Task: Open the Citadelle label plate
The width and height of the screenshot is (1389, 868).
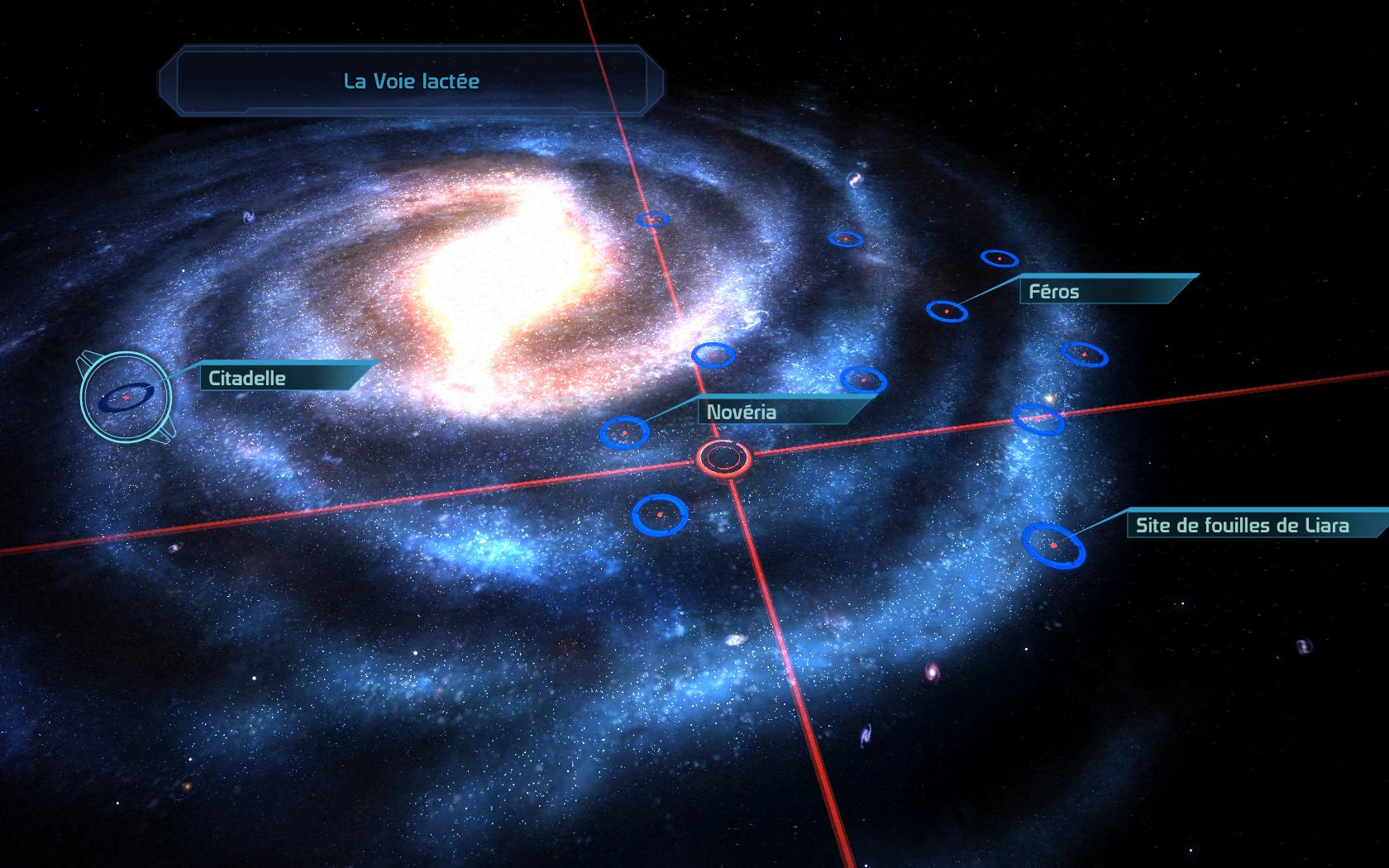Action: [x=246, y=378]
